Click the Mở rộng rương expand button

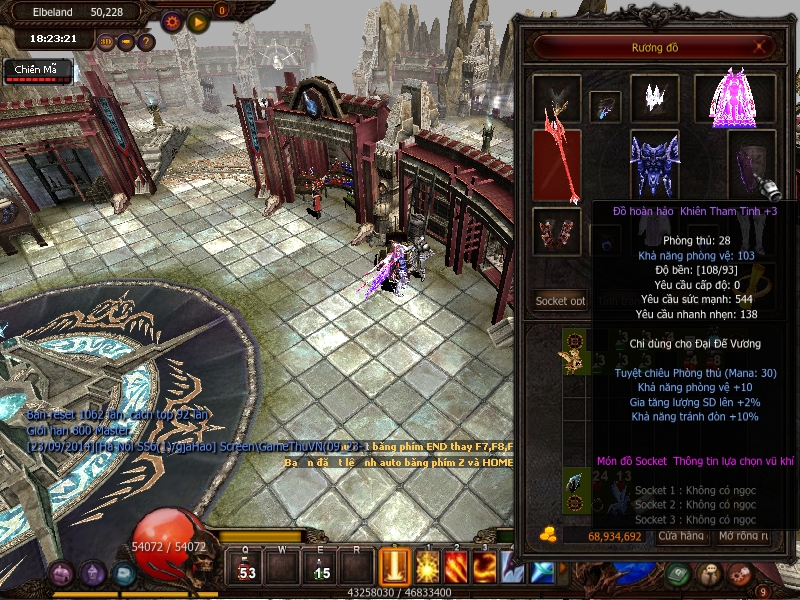(743, 537)
